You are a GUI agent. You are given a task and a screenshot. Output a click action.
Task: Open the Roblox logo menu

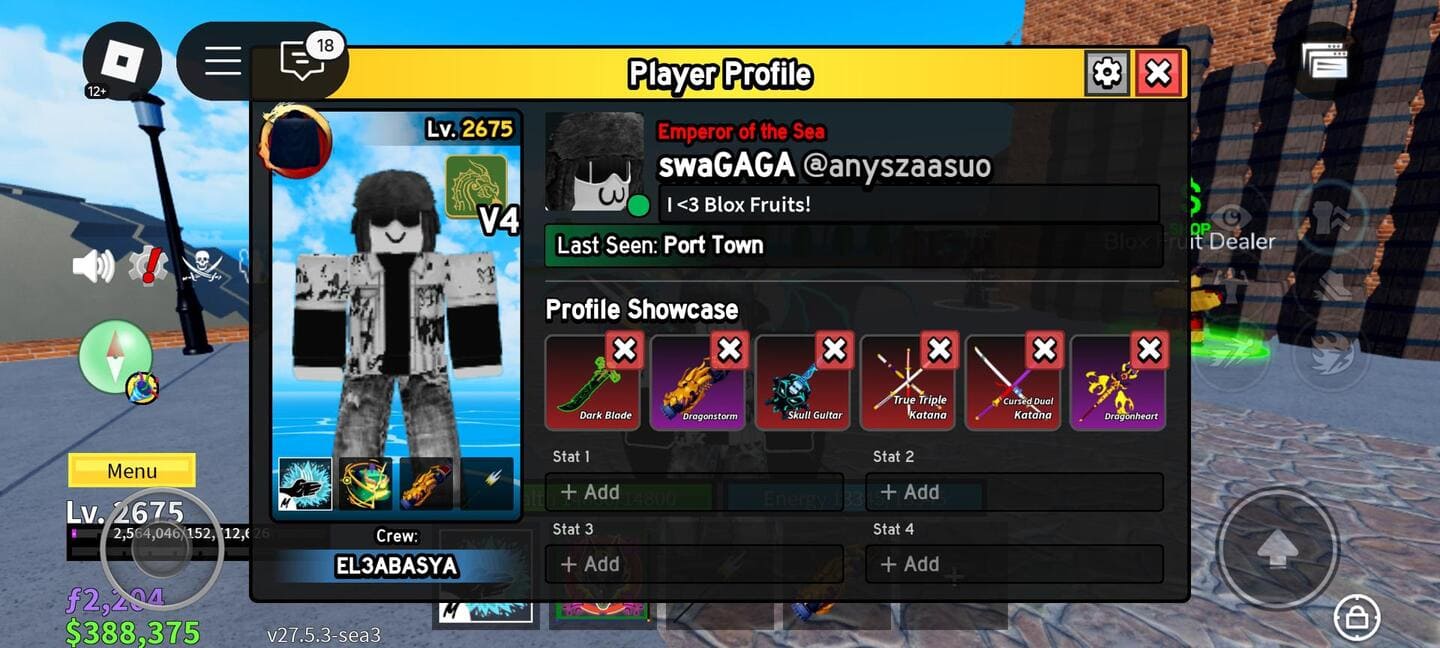pos(122,62)
